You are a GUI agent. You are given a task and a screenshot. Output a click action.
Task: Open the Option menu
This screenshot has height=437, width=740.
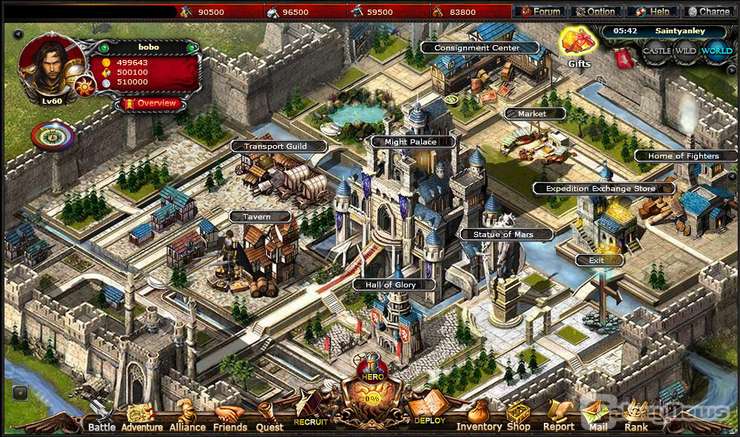(x=595, y=11)
